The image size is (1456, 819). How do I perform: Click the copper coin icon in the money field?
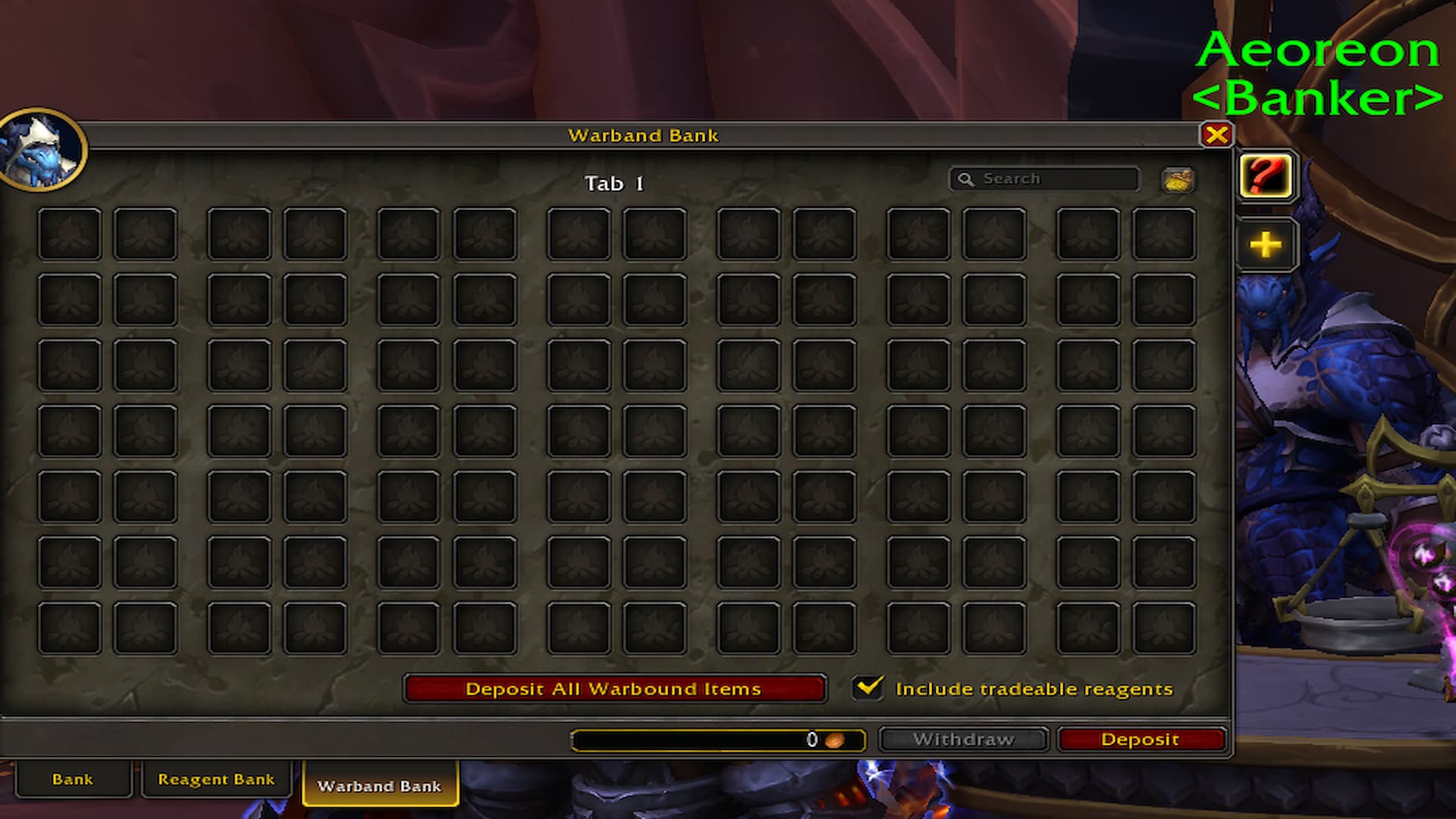click(x=836, y=739)
